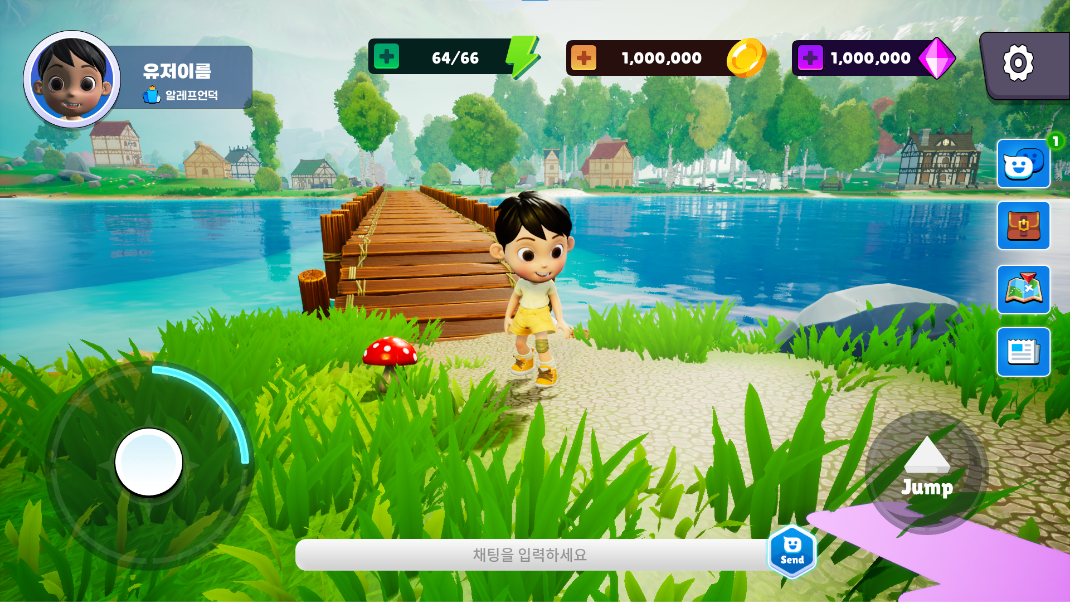Open the chat bubble icon with notification

click(x=1023, y=164)
